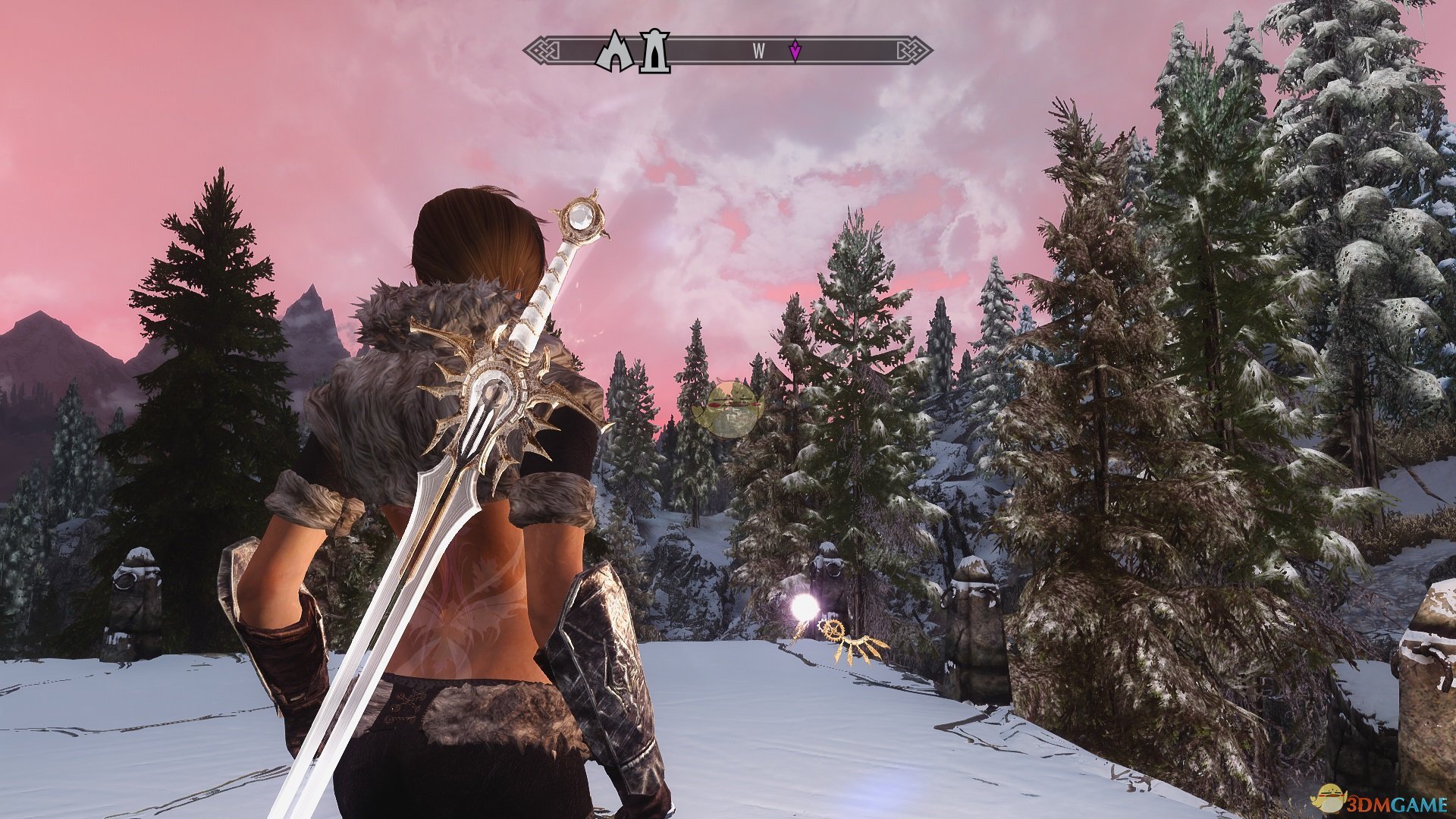Click the W heading letter on the compass

pos(758,51)
